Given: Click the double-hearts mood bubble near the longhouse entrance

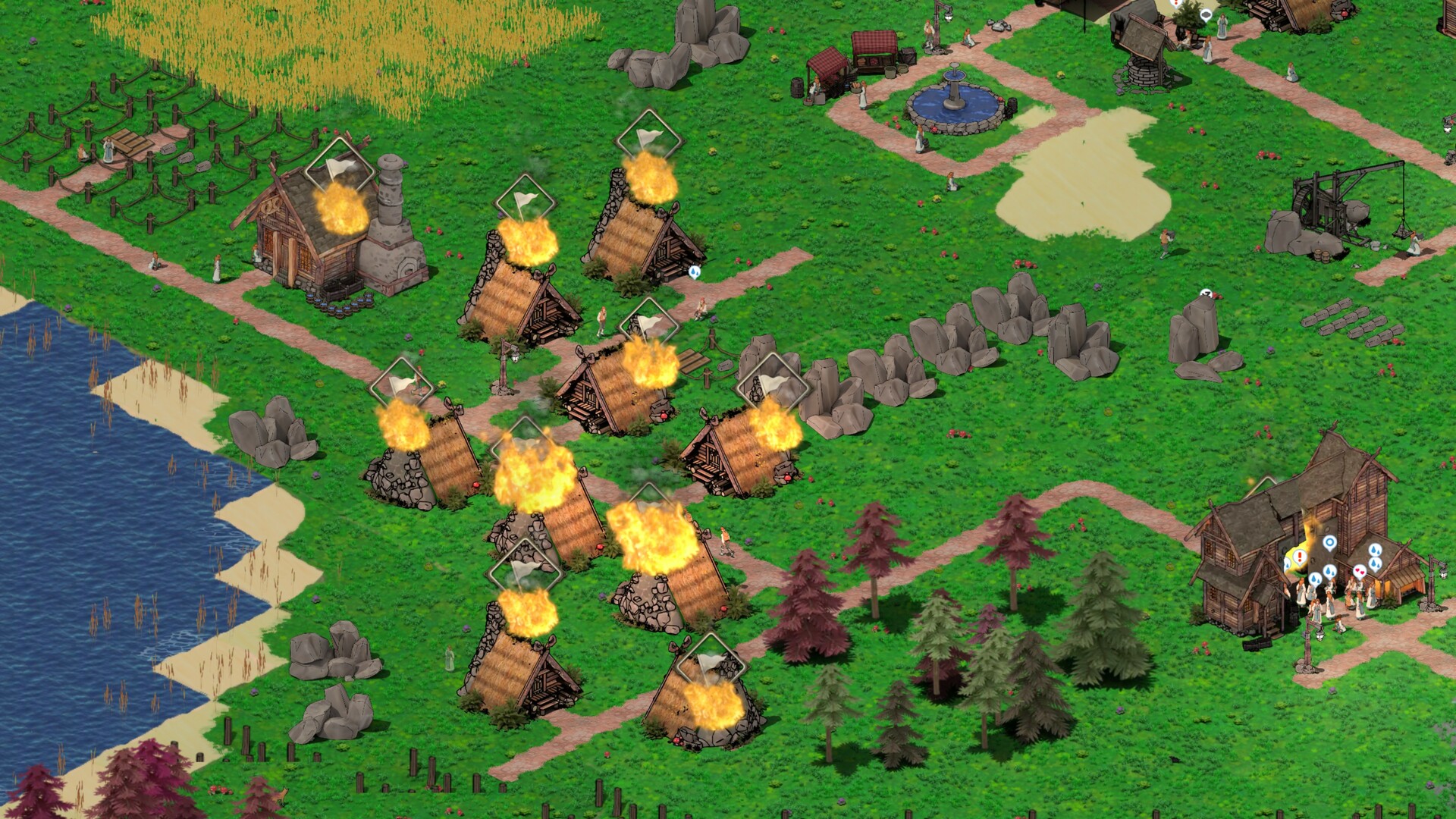Looking at the screenshot, I should coord(1360,570).
